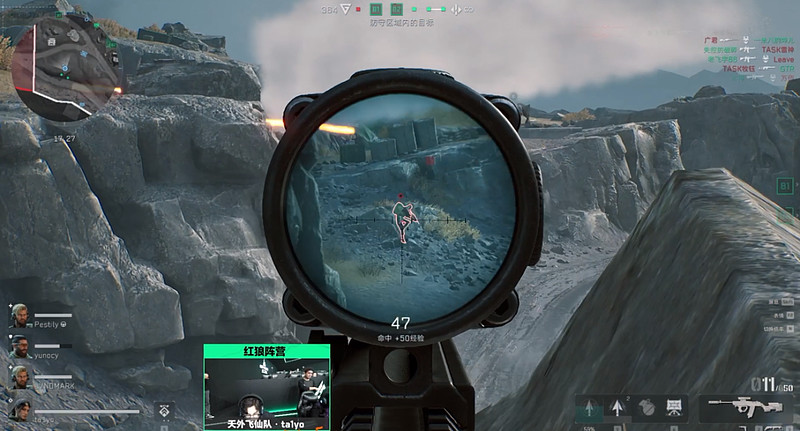Click teammate talyo's portrait
Screen dimensions: 800x431
pyautogui.click(x=19, y=409)
